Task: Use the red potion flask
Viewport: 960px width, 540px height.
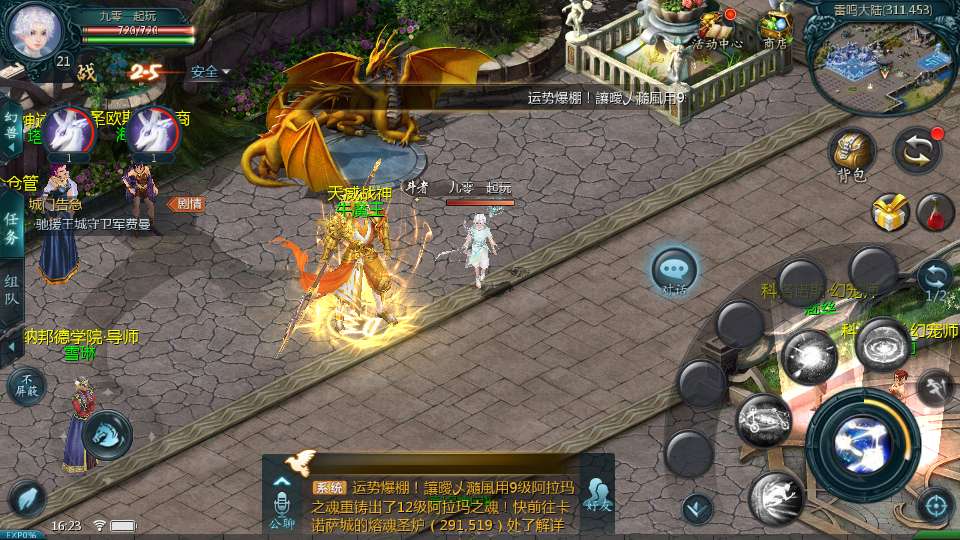Action: tap(935, 212)
